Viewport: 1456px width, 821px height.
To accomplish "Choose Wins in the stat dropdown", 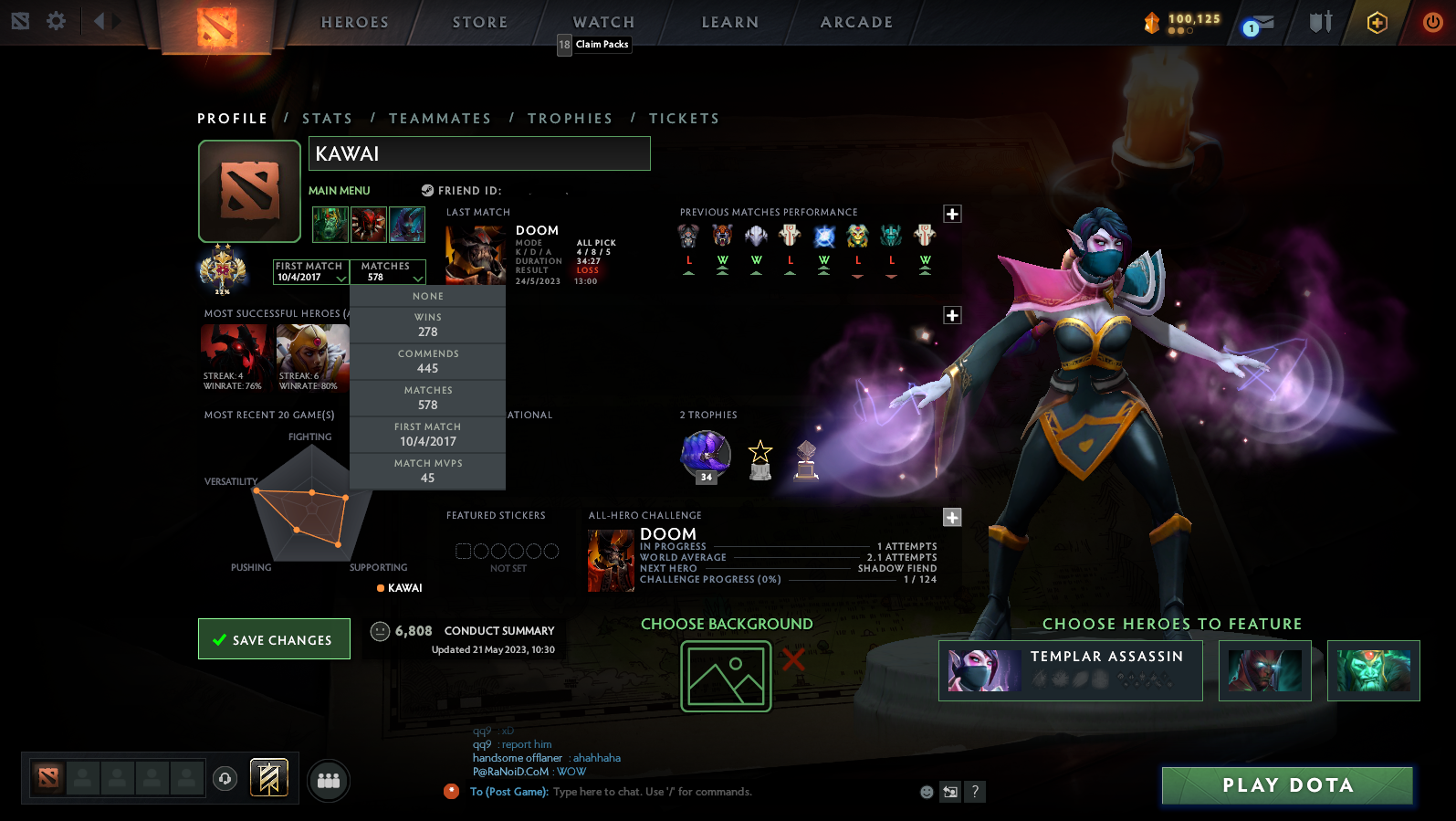I will coord(427,325).
